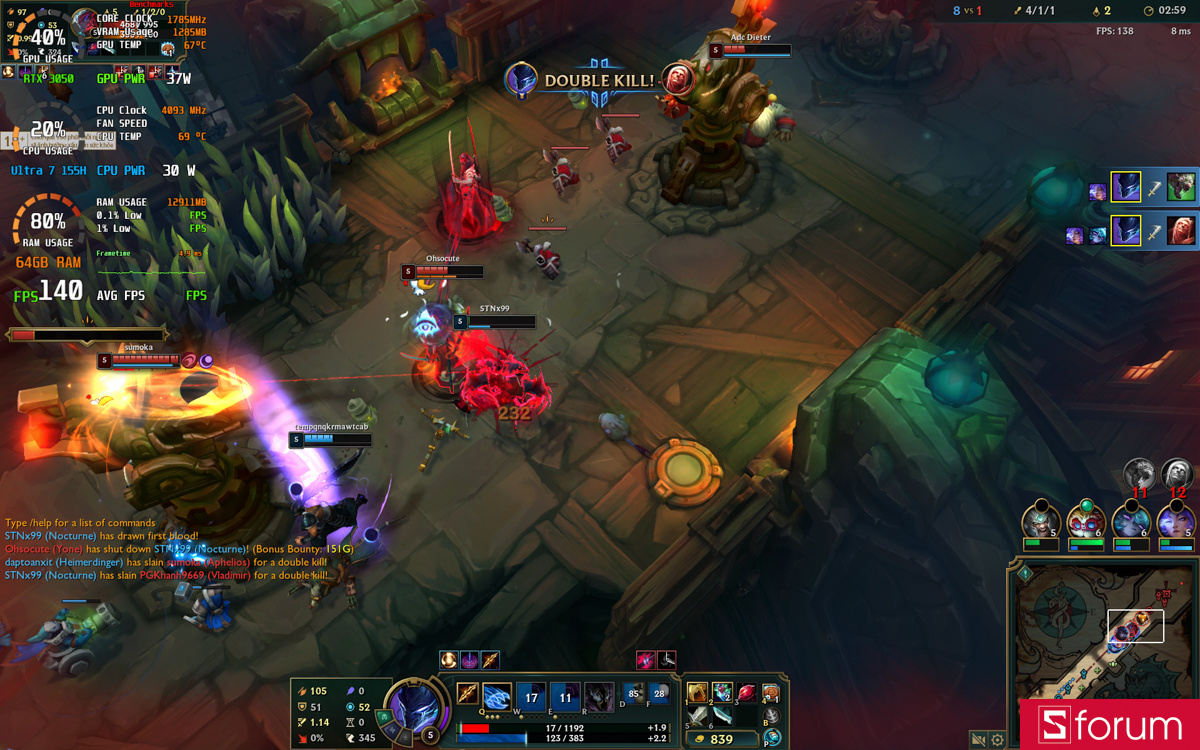Select the red ruby crystal item slot
Viewport: 1200px width, 750px height.
(746, 693)
